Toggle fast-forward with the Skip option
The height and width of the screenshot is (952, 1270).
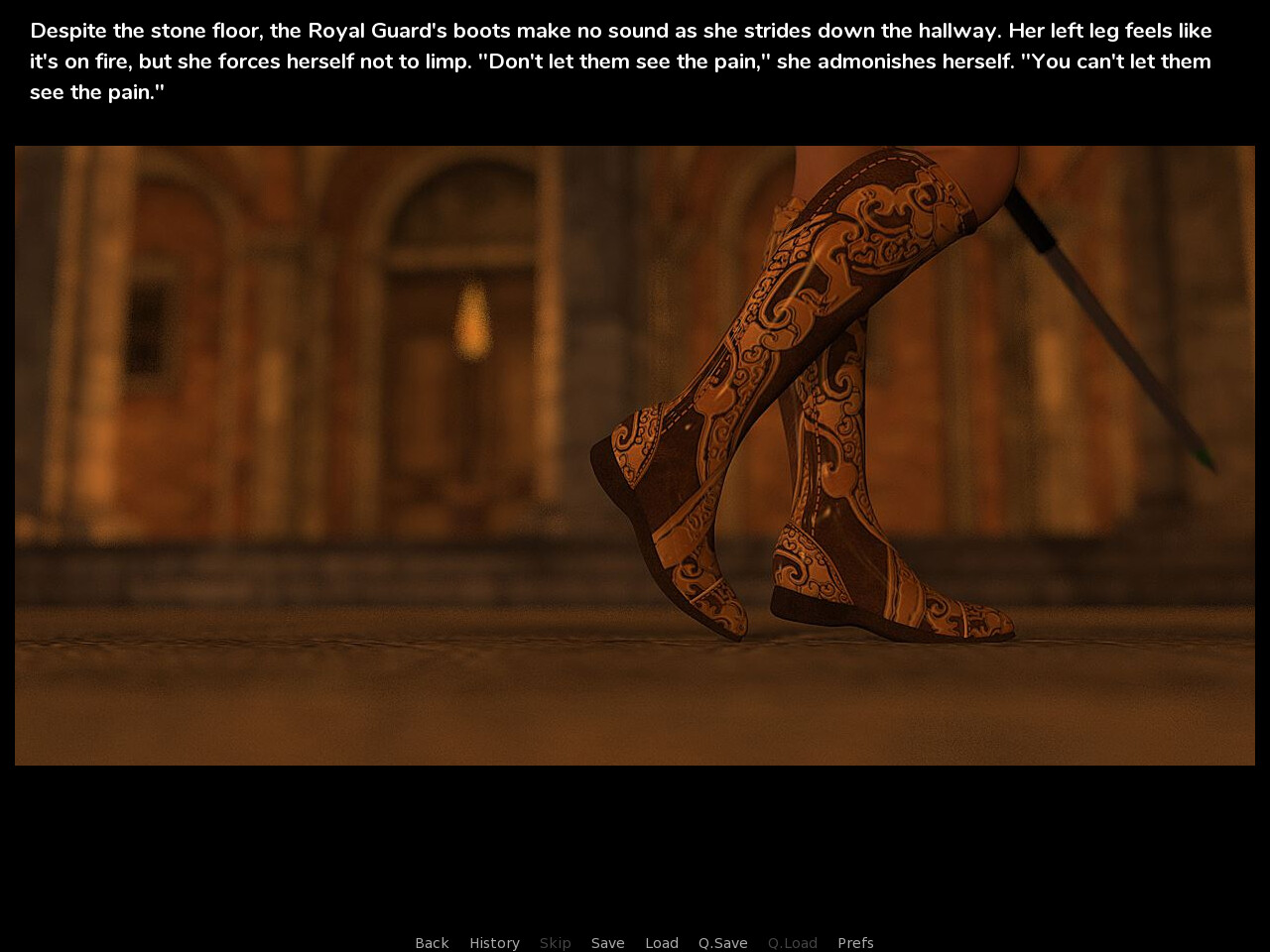pyautogui.click(x=555, y=942)
